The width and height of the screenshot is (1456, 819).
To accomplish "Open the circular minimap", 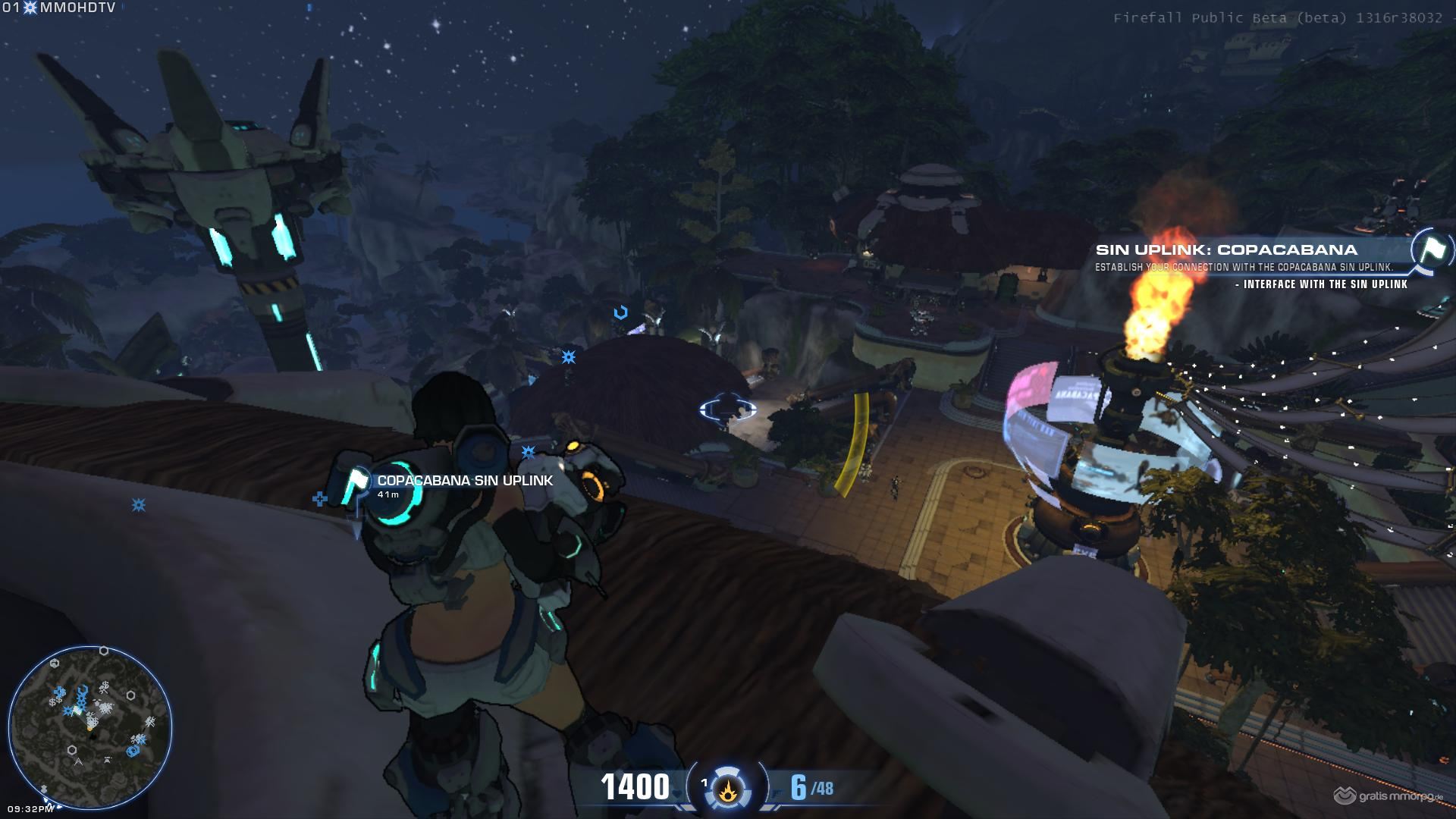I will 90,727.
